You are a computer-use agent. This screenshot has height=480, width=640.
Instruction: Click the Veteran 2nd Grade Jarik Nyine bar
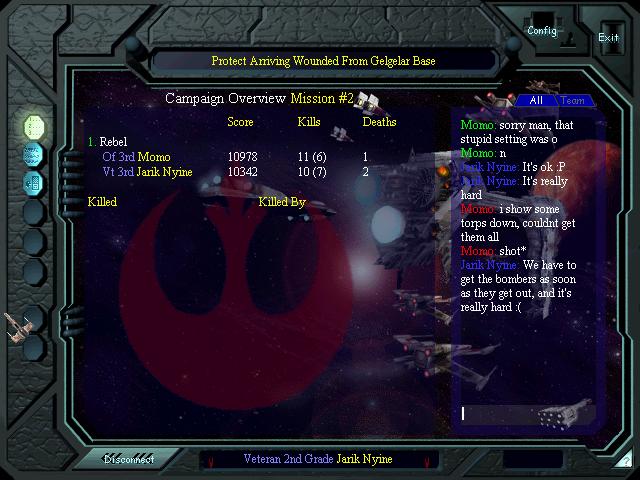[x=317, y=459]
